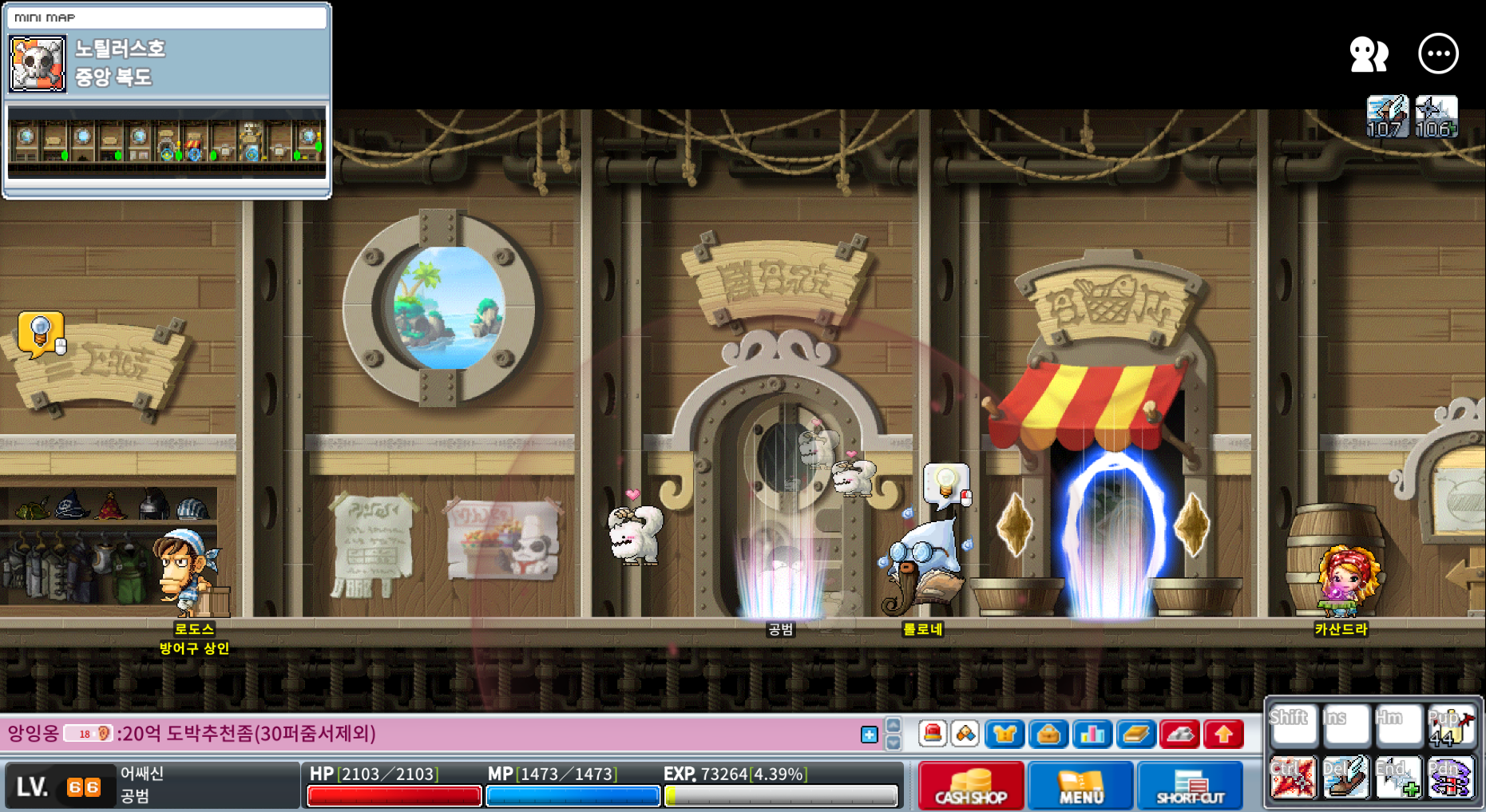This screenshot has width=1486, height=812.
Task: Activate the red star skill on Ctrl
Action: pos(1291,778)
